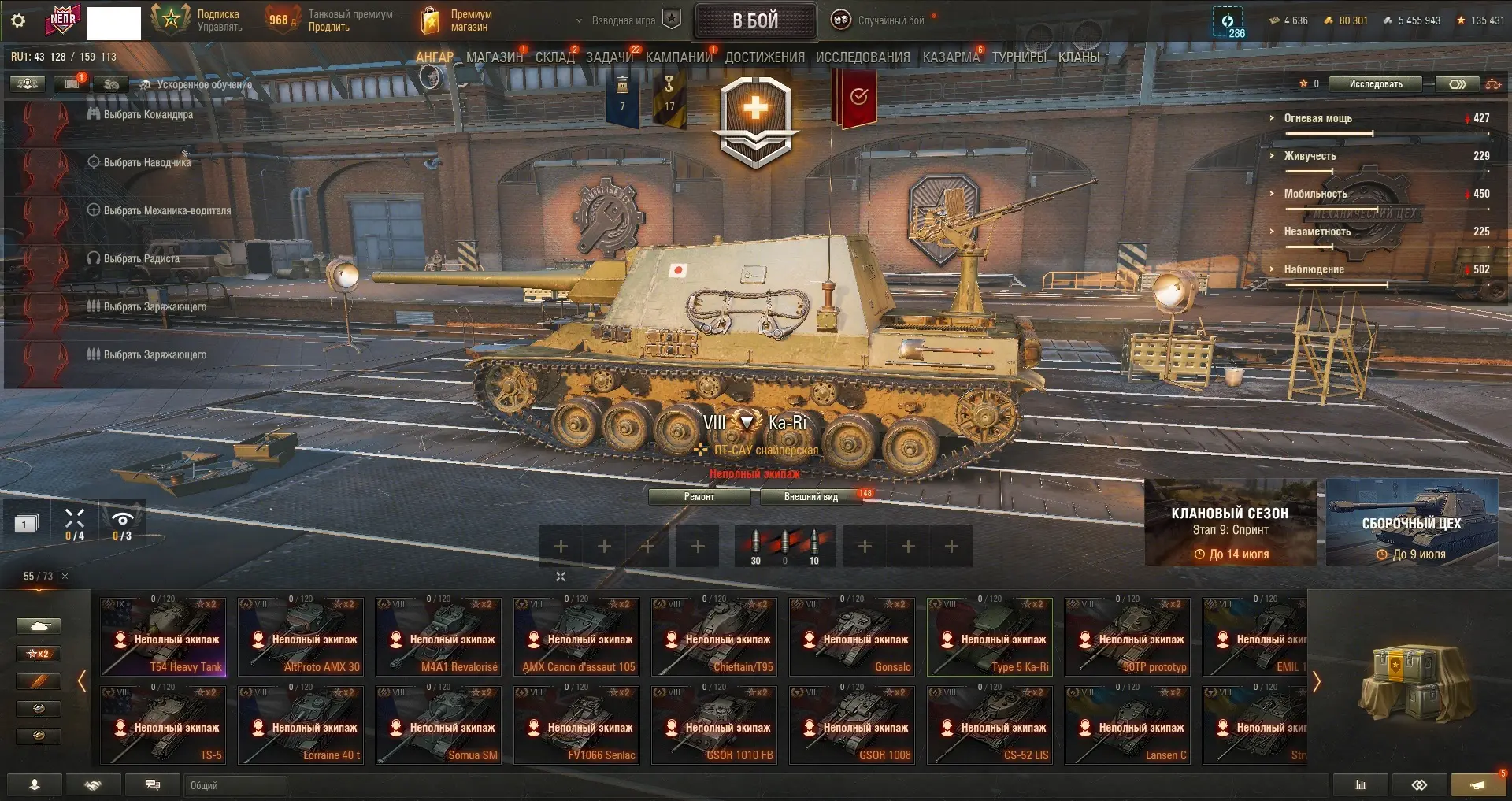Screen dimensions: 1512x801
Task: Open the СКЛАД tab
Action: point(554,57)
